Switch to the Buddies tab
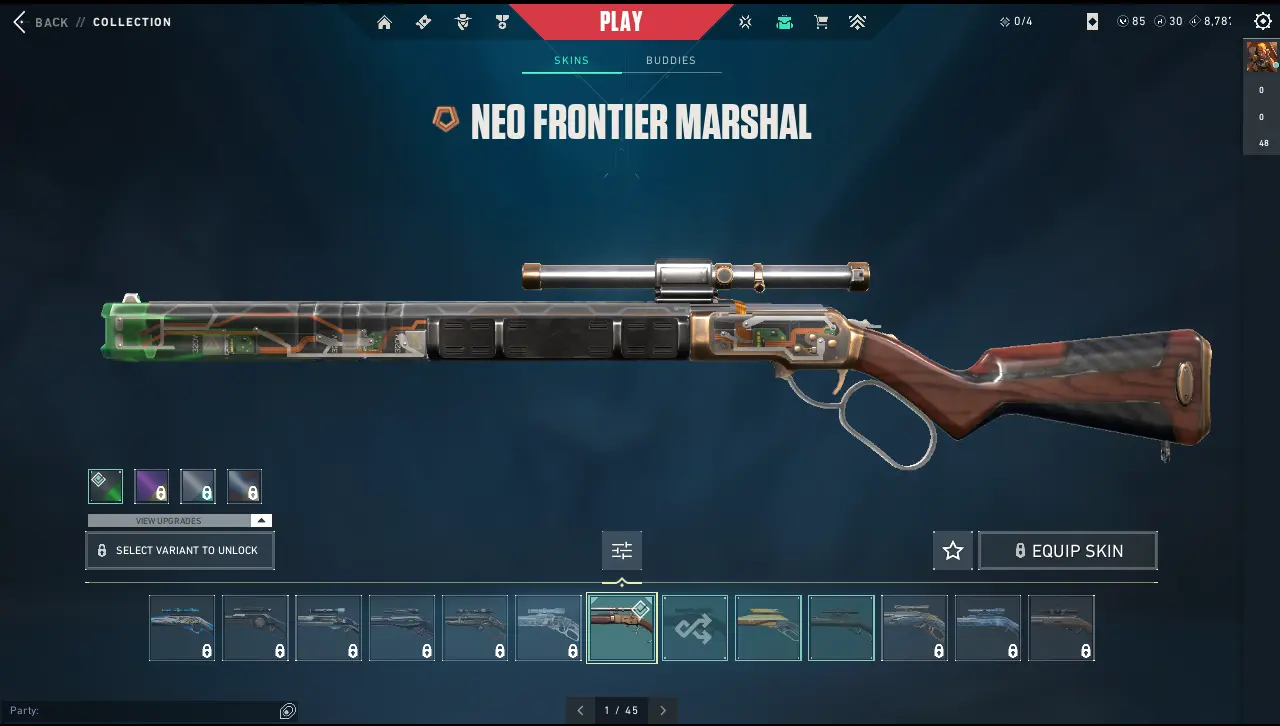Viewport: 1280px width, 726px height. [670, 60]
